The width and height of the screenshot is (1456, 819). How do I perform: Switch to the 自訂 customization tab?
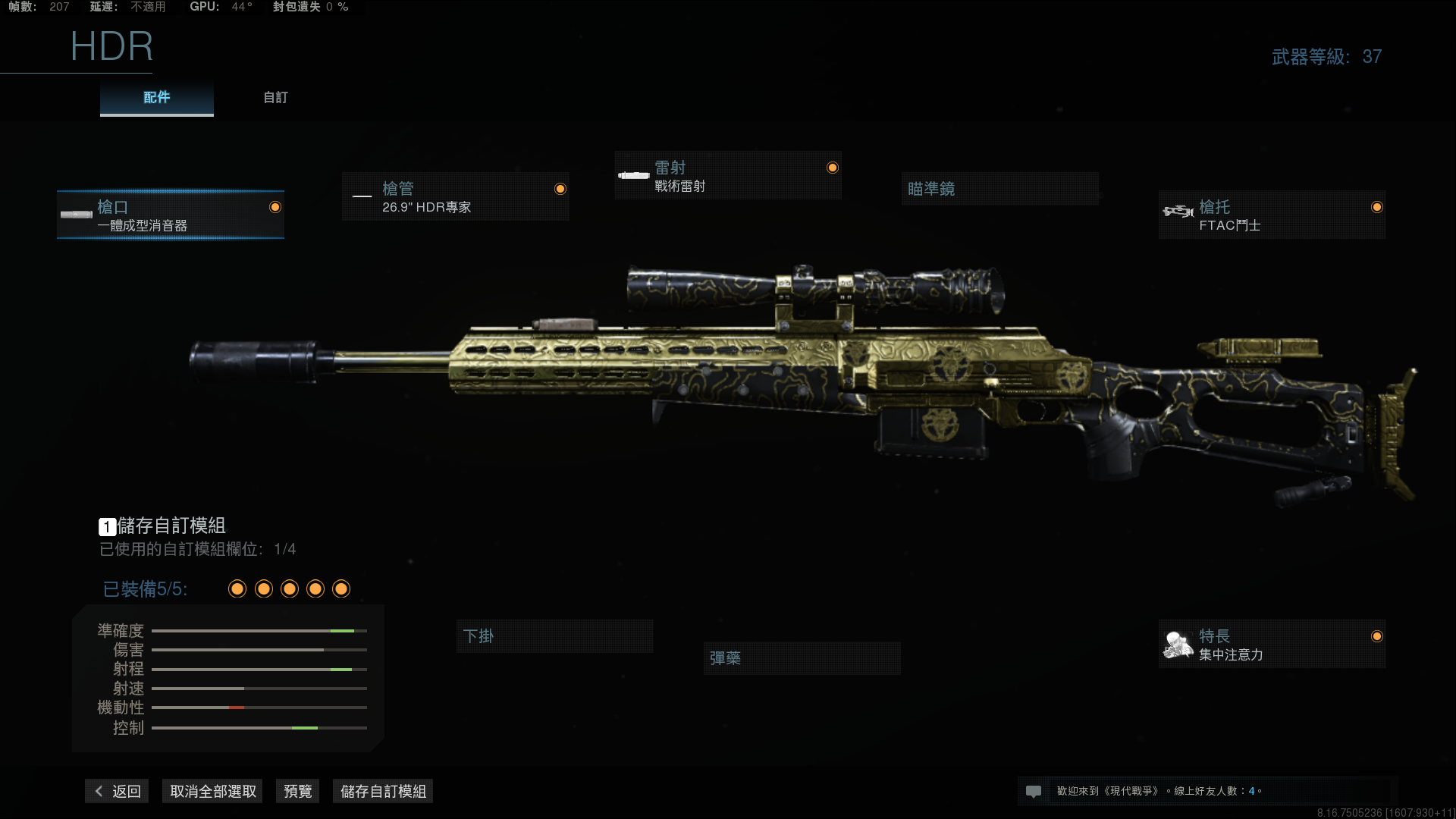tap(275, 97)
